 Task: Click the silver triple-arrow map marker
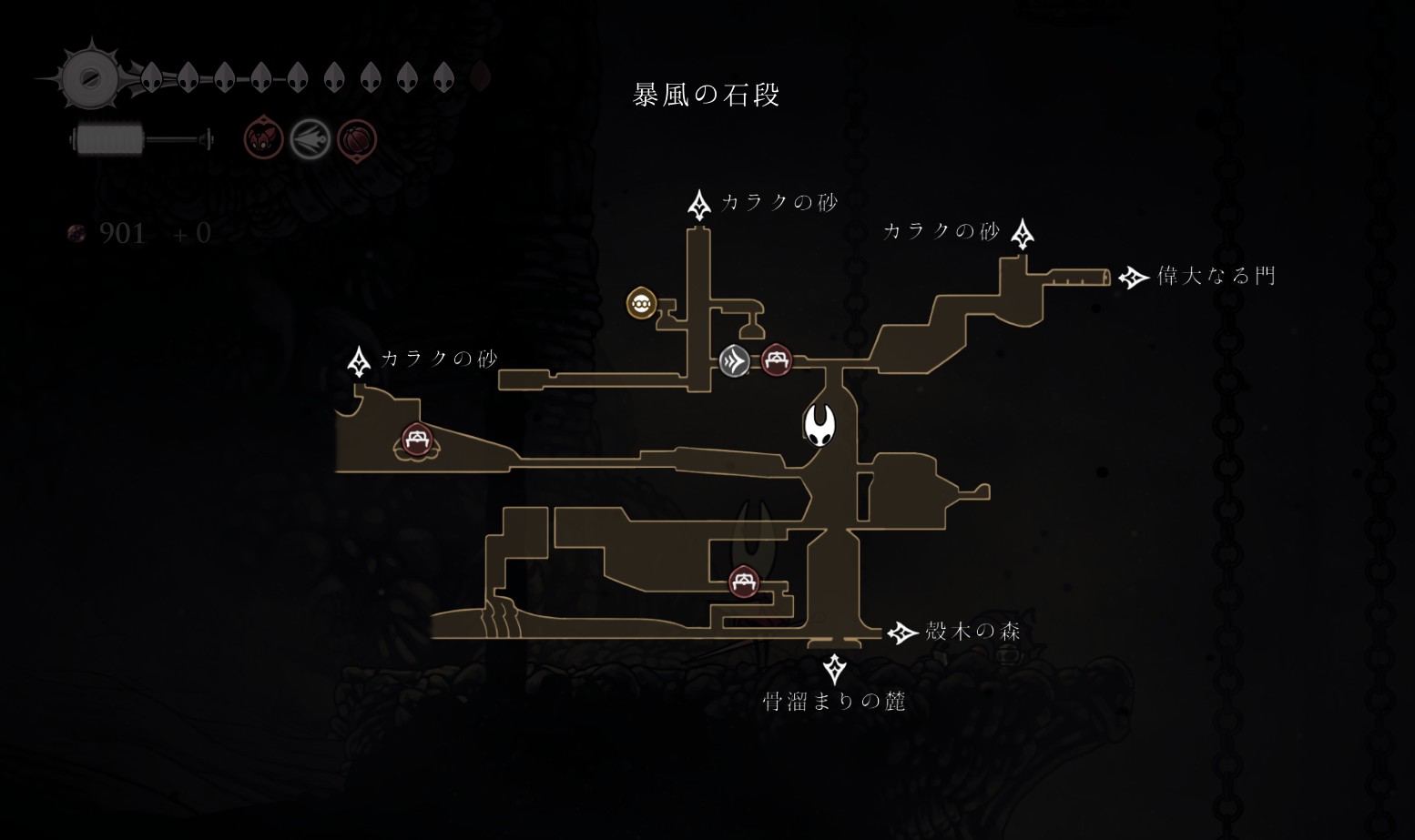coord(734,361)
